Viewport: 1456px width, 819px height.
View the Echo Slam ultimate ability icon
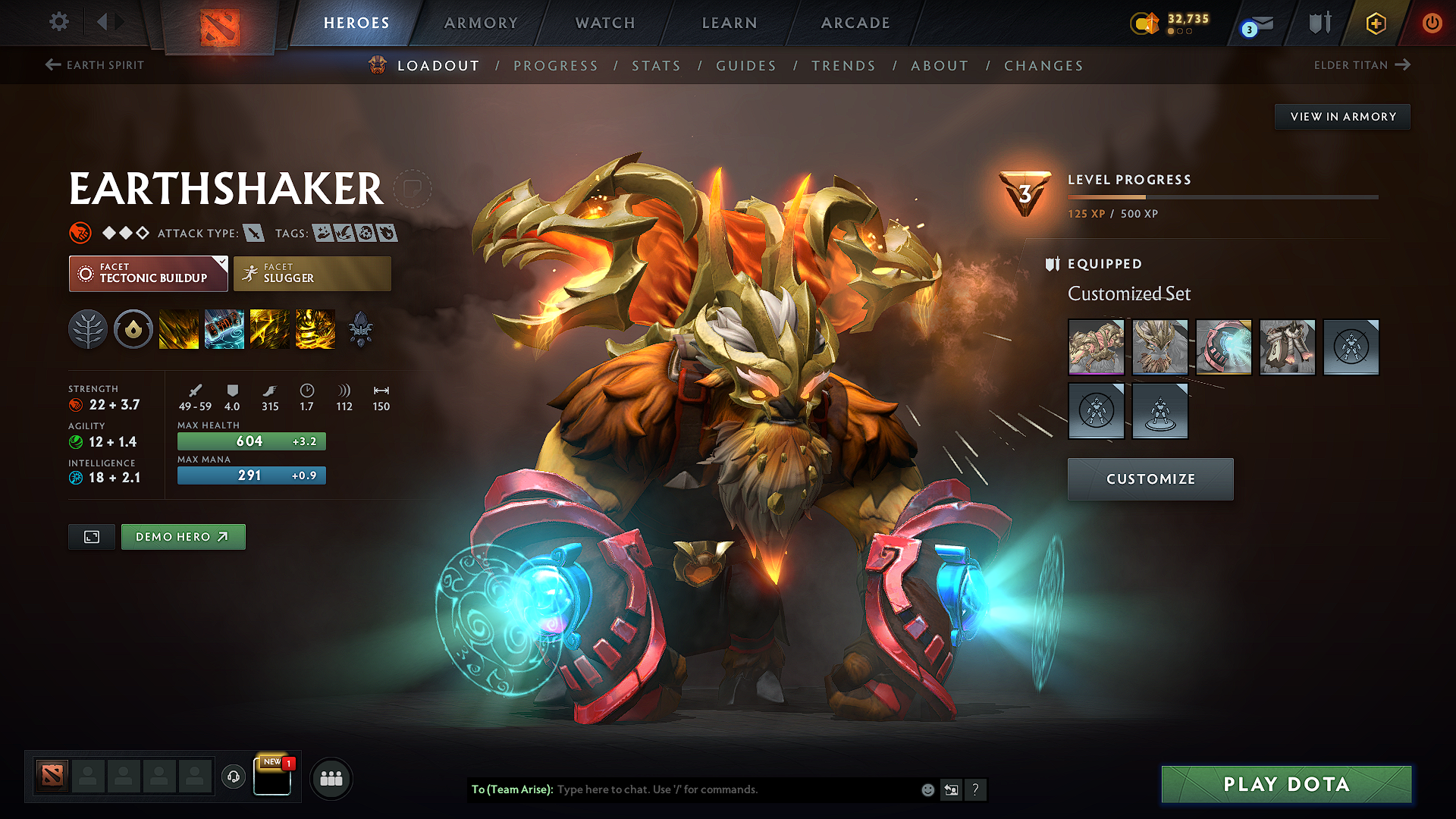pos(315,329)
